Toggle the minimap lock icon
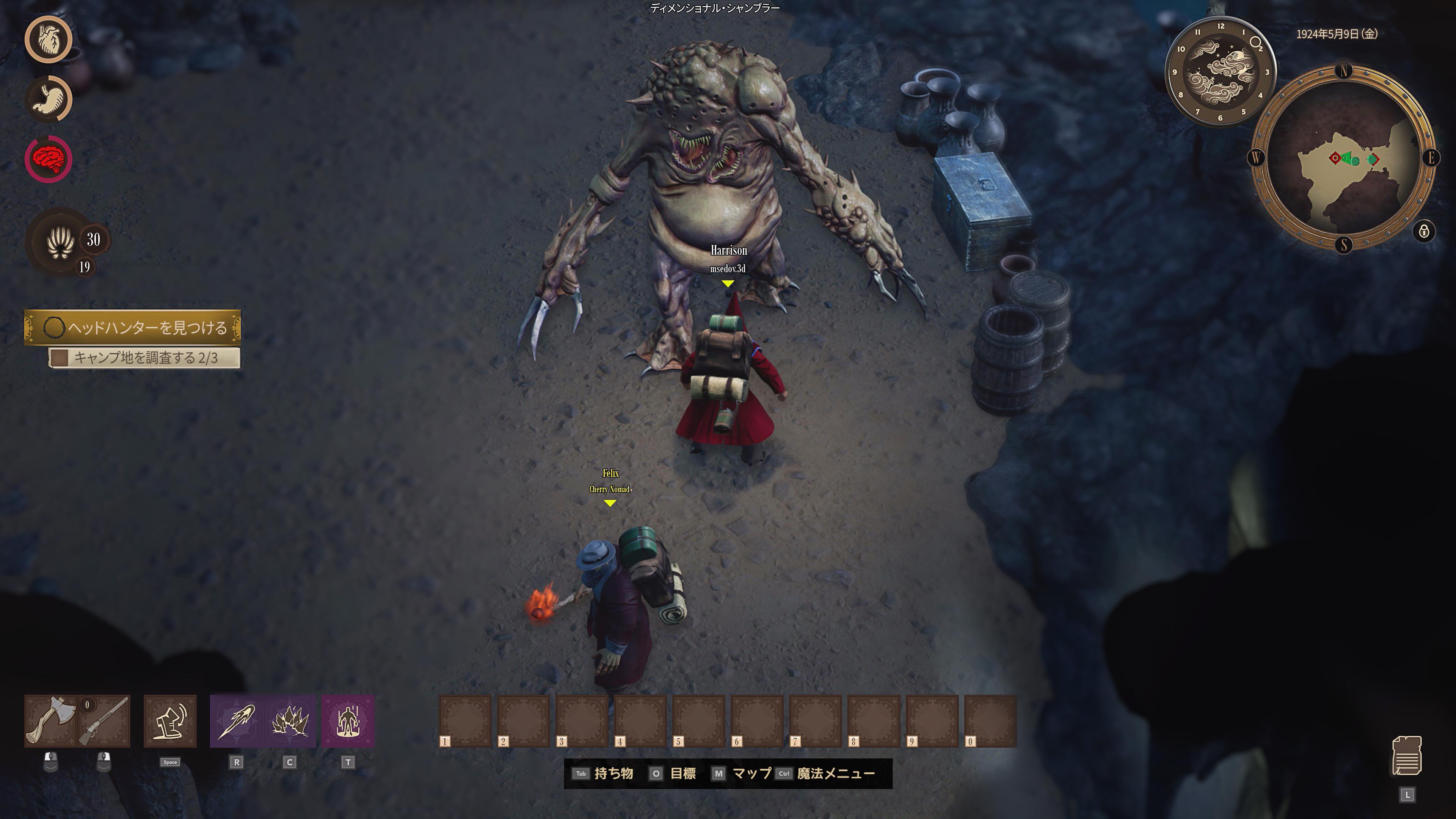The image size is (1456, 819). pos(1424,231)
